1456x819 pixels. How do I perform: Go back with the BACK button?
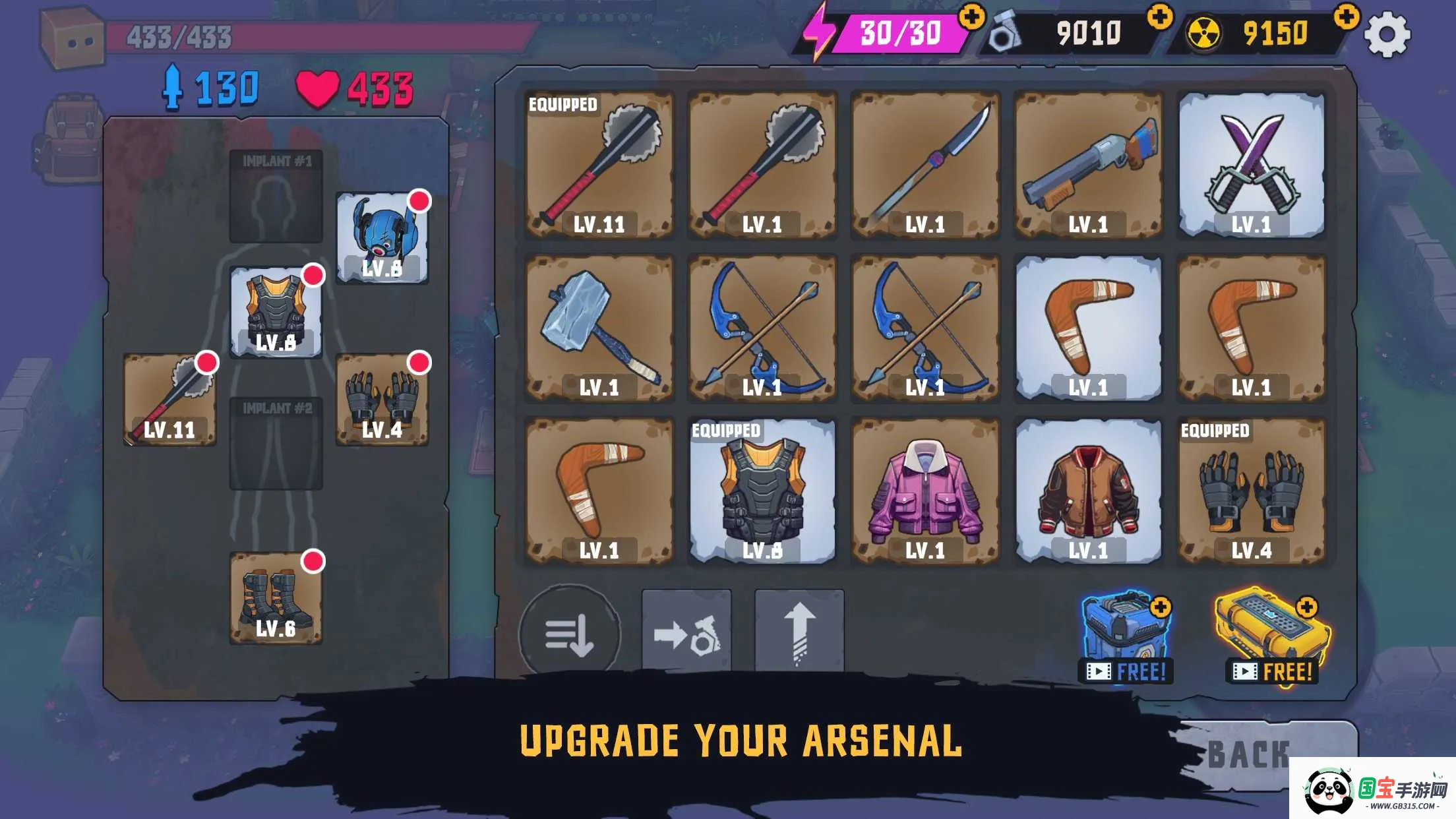[1250, 754]
